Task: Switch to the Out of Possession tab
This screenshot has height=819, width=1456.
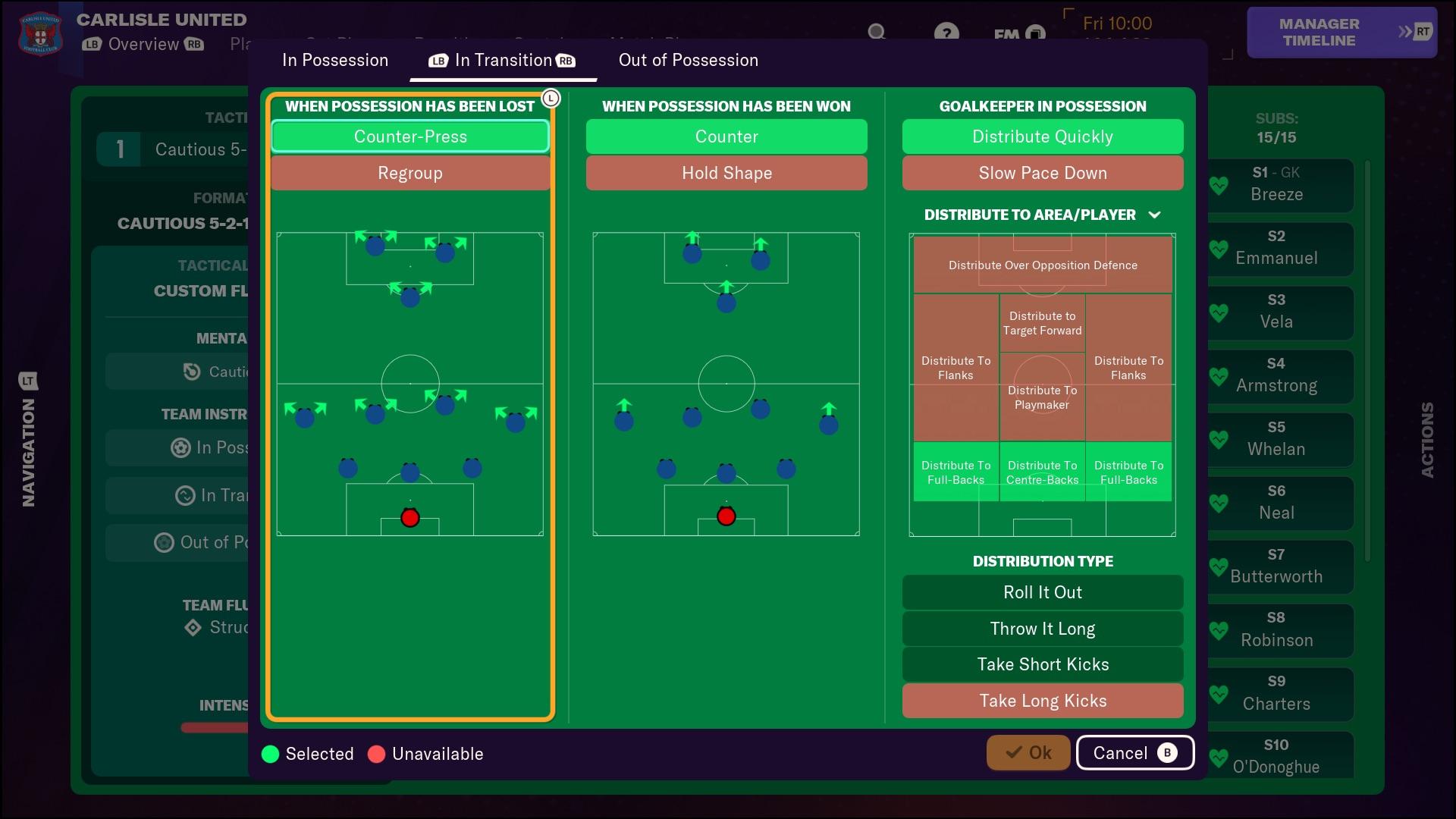Action: tap(687, 60)
